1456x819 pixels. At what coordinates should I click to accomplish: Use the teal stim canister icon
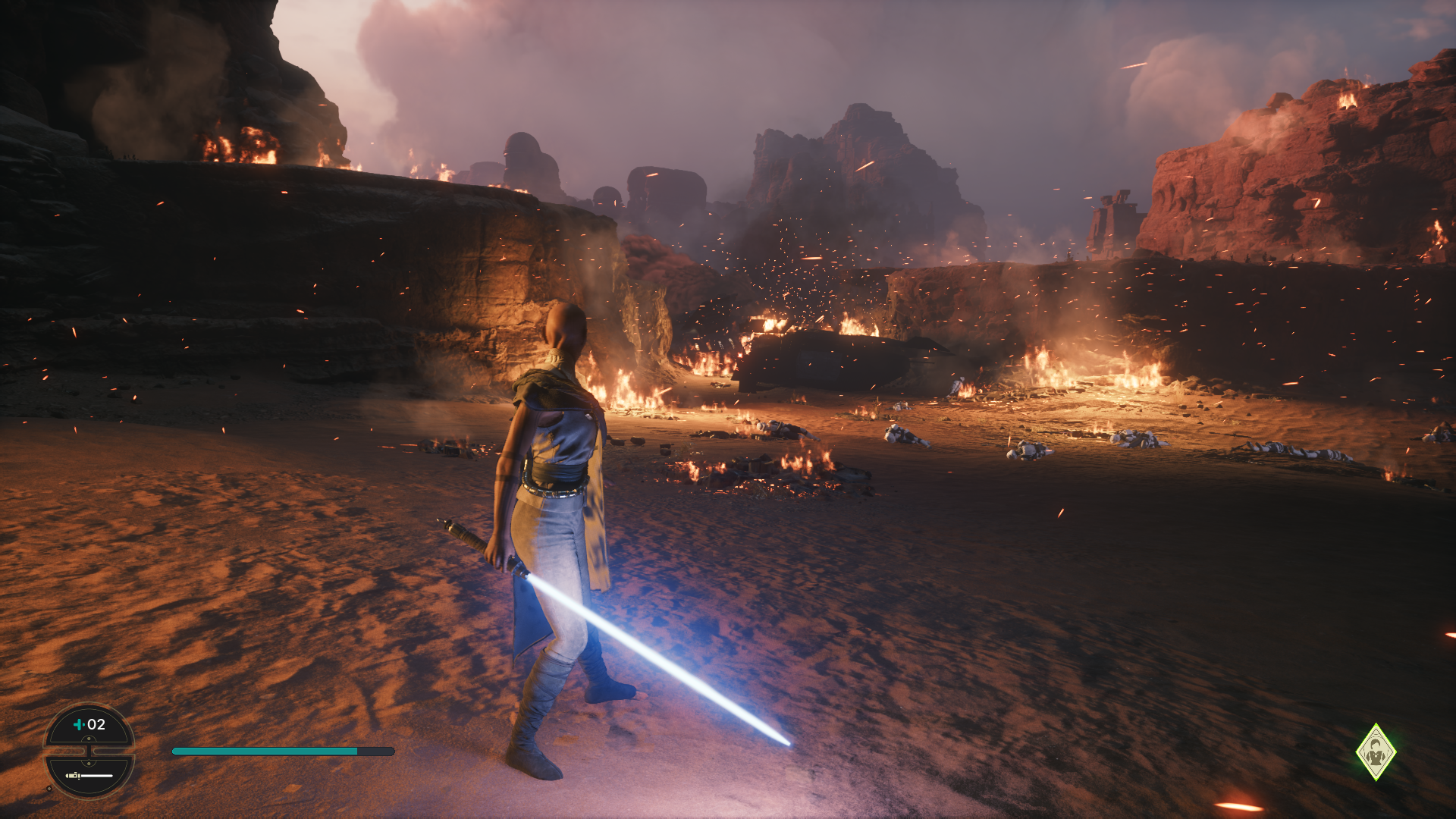tap(78, 724)
